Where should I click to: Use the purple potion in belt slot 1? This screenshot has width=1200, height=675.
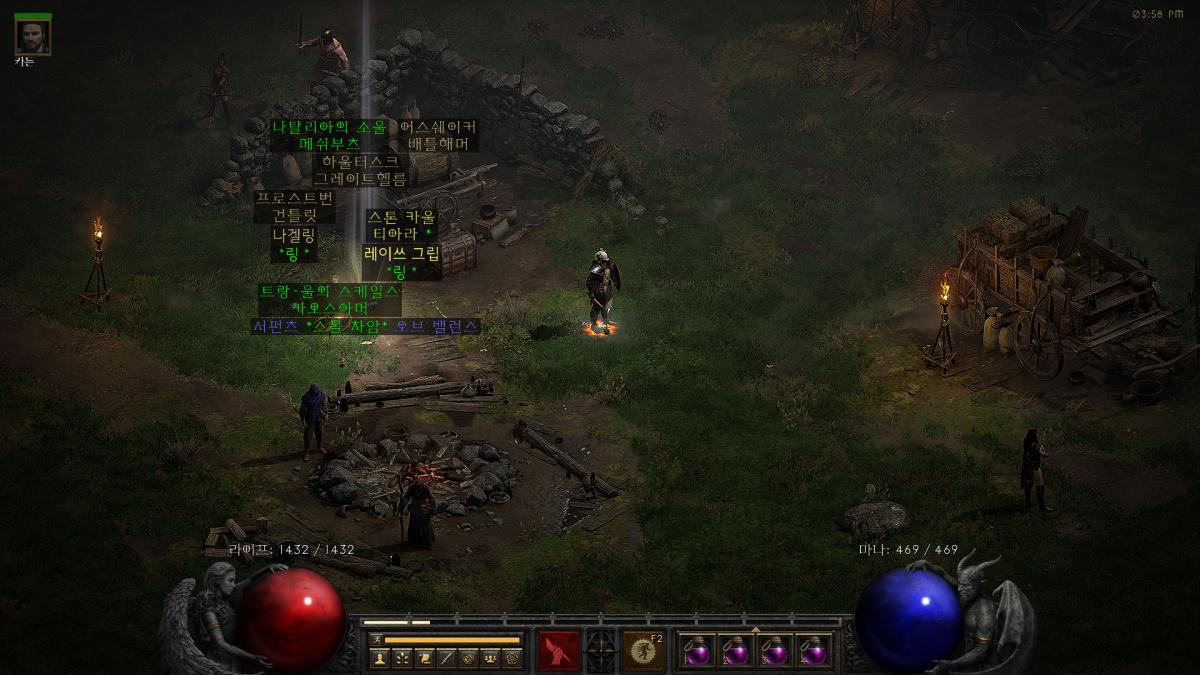pos(697,651)
